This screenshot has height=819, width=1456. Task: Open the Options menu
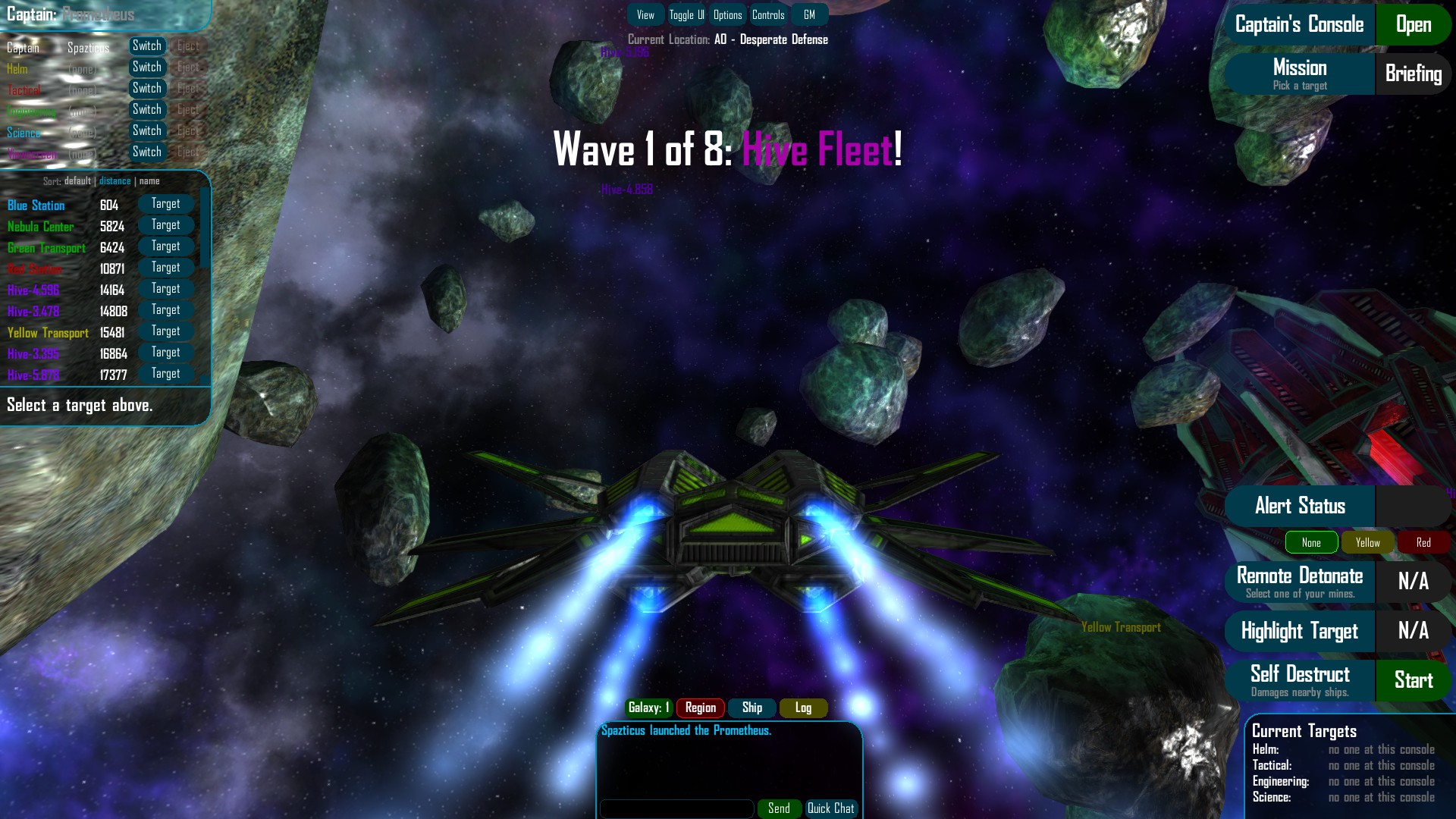pos(727,14)
